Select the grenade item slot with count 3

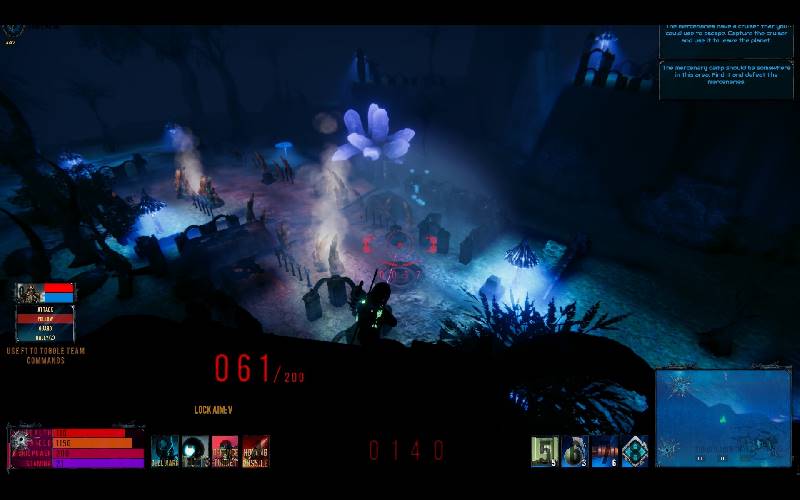tap(575, 451)
